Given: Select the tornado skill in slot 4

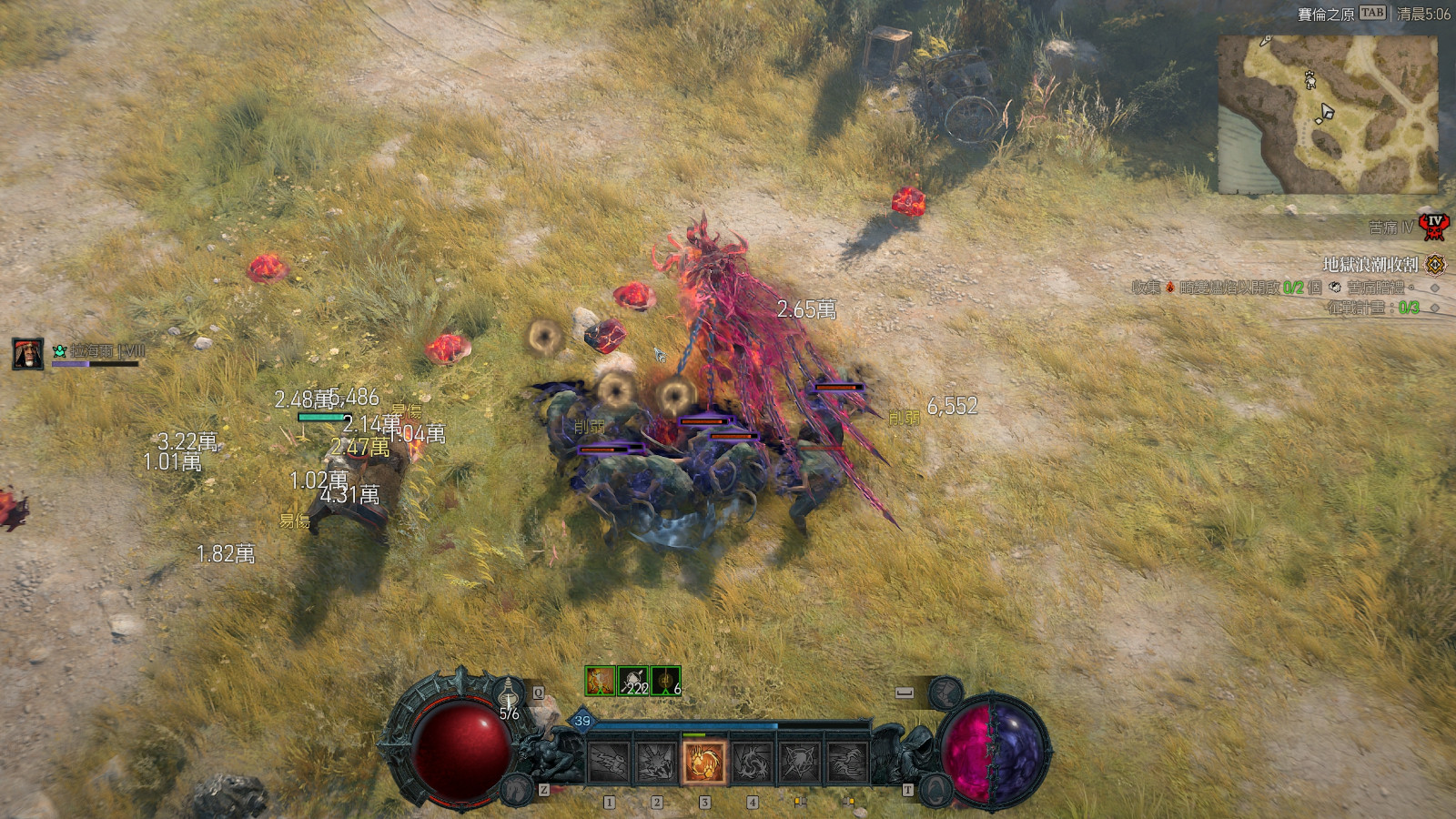Looking at the screenshot, I should [x=753, y=761].
